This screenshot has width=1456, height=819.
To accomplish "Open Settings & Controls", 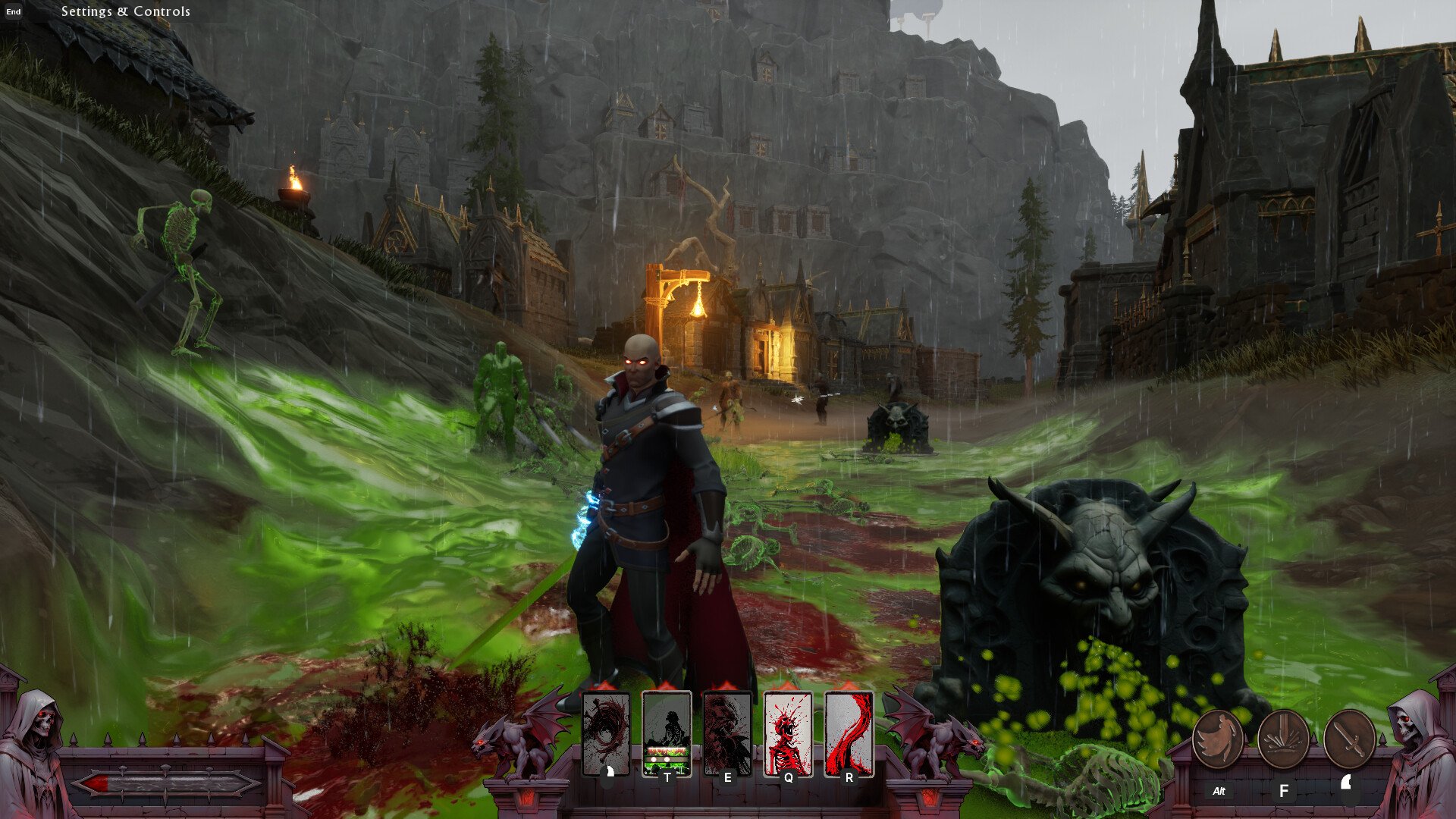I will pyautogui.click(x=125, y=11).
